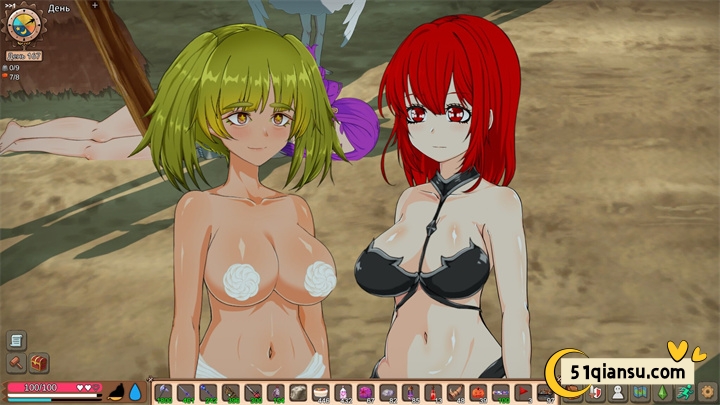The height and width of the screenshot is (405, 720).
Task: Open the green crystal icon menu
Action: coord(662,392)
